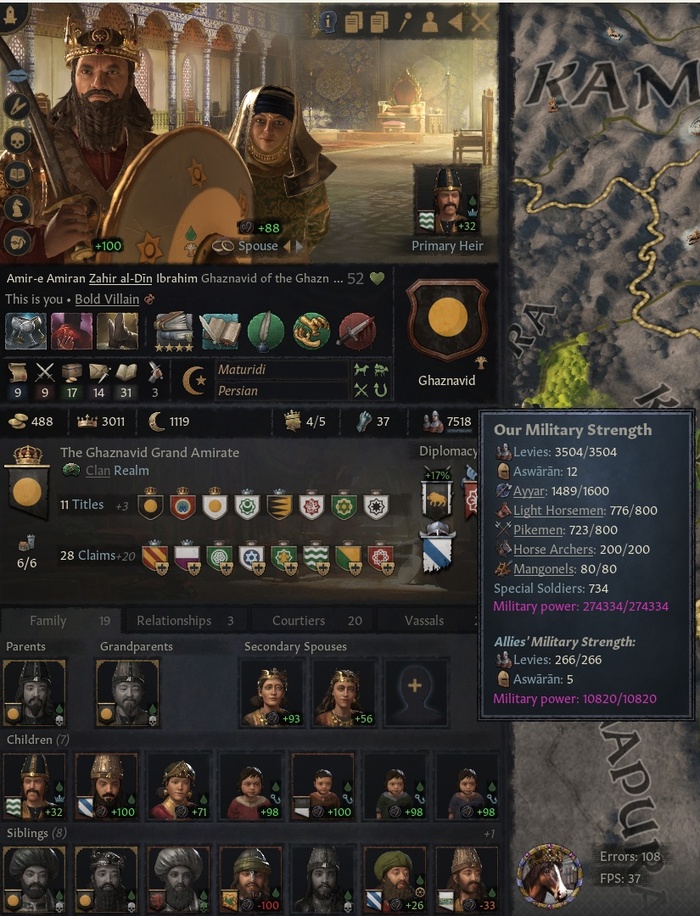The image size is (700, 916).
Task: Close the character window
Action: click(x=482, y=21)
